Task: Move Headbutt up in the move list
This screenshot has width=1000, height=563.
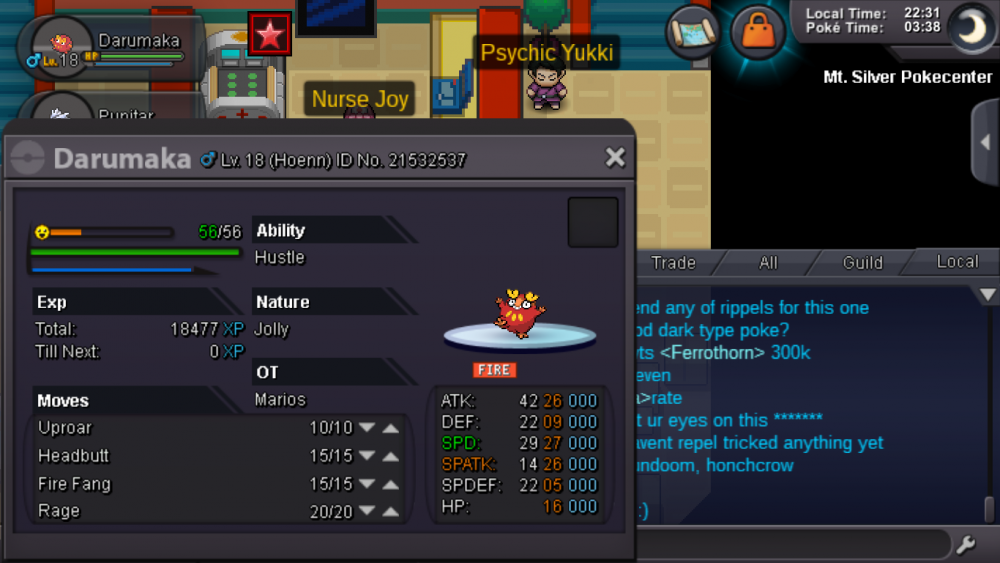Action: 391,456
